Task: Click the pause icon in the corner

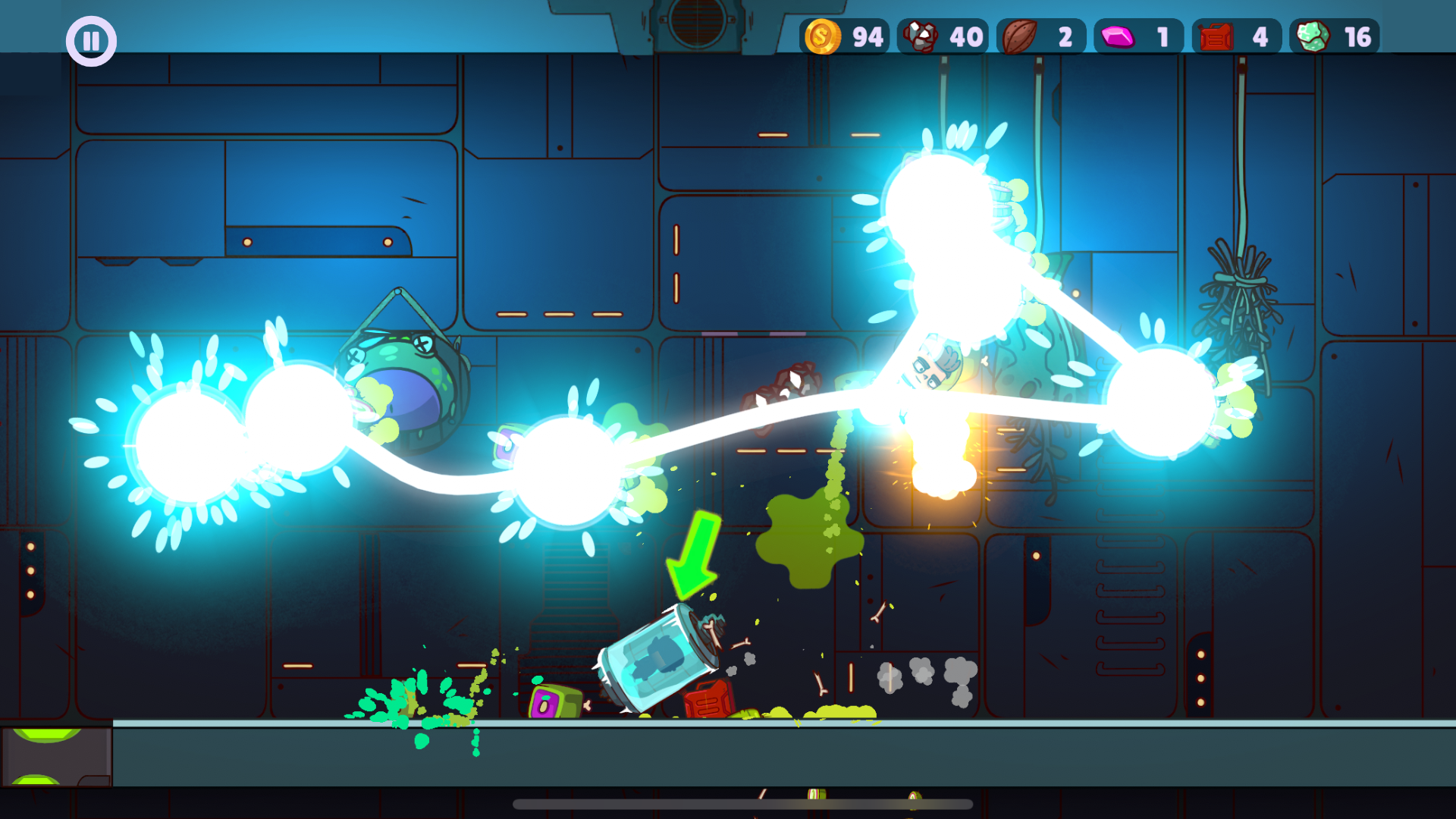Action: pyautogui.click(x=90, y=40)
